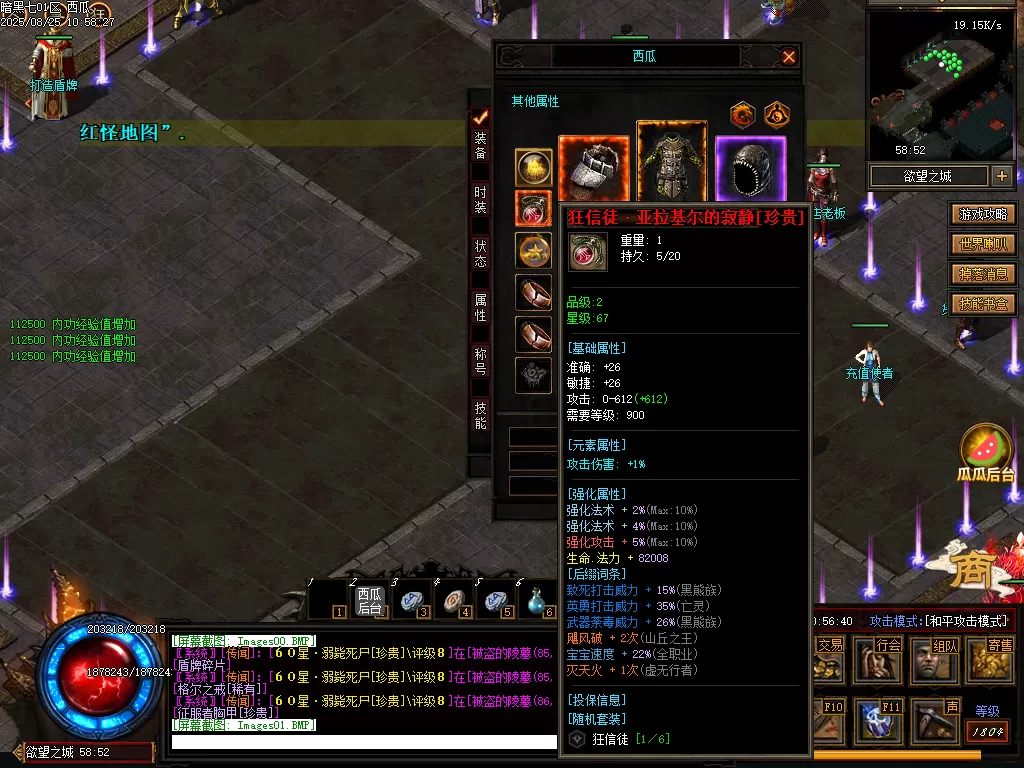The height and width of the screenshot is (768, 1024).
Task: Show the 属性 tab
Action: click(x=481, y=307)
